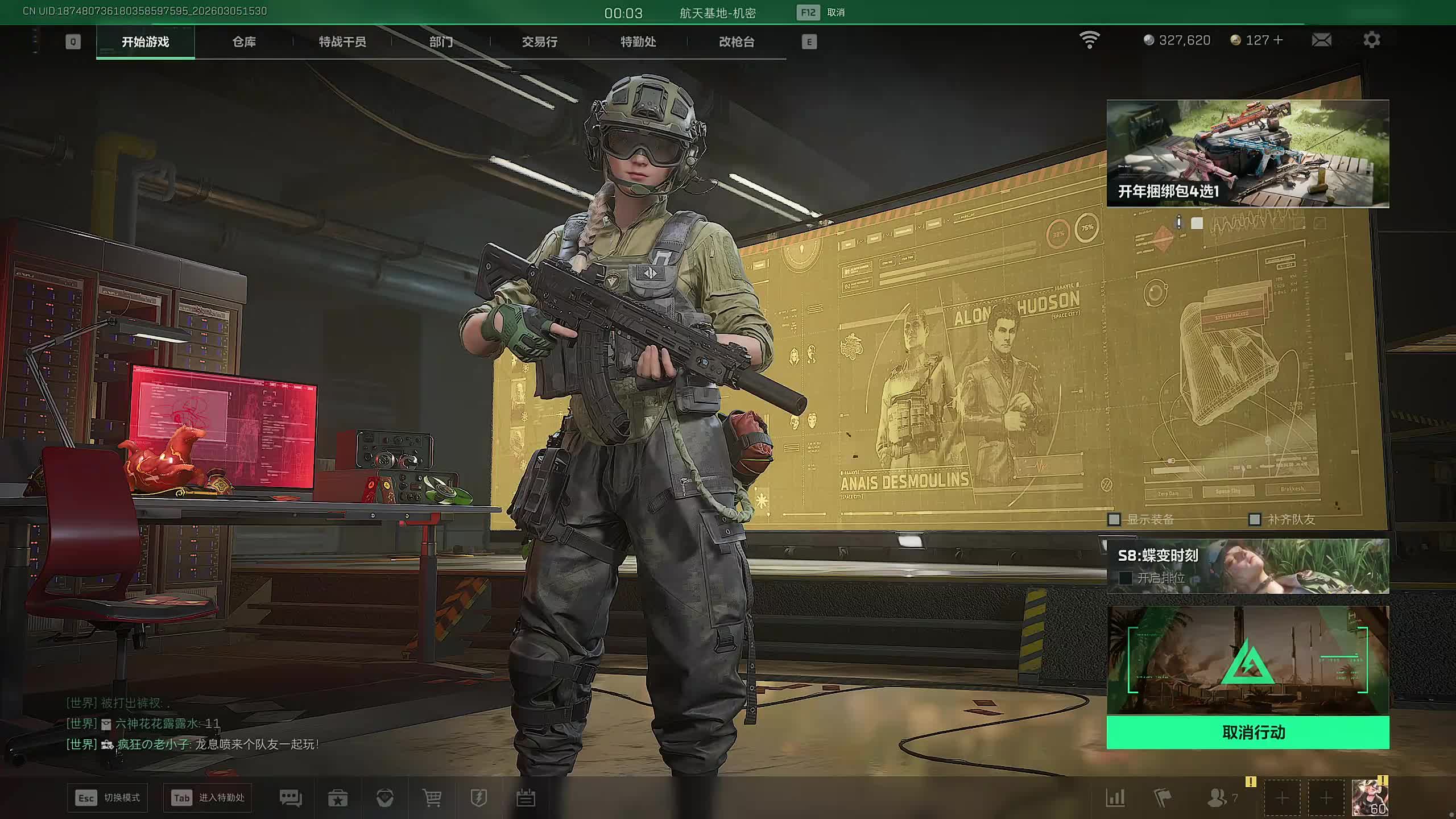
Task: Open the 特战干员 operators tab
Action: [x=342, y=42]
